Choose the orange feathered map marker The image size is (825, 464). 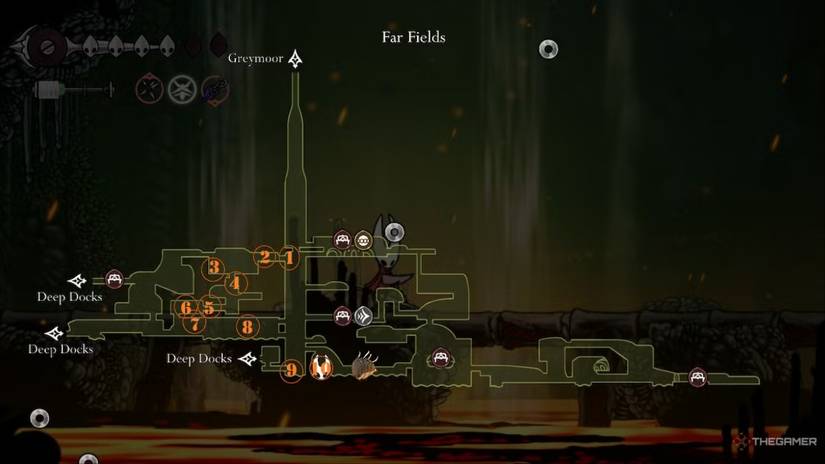[x=321, y=367]
